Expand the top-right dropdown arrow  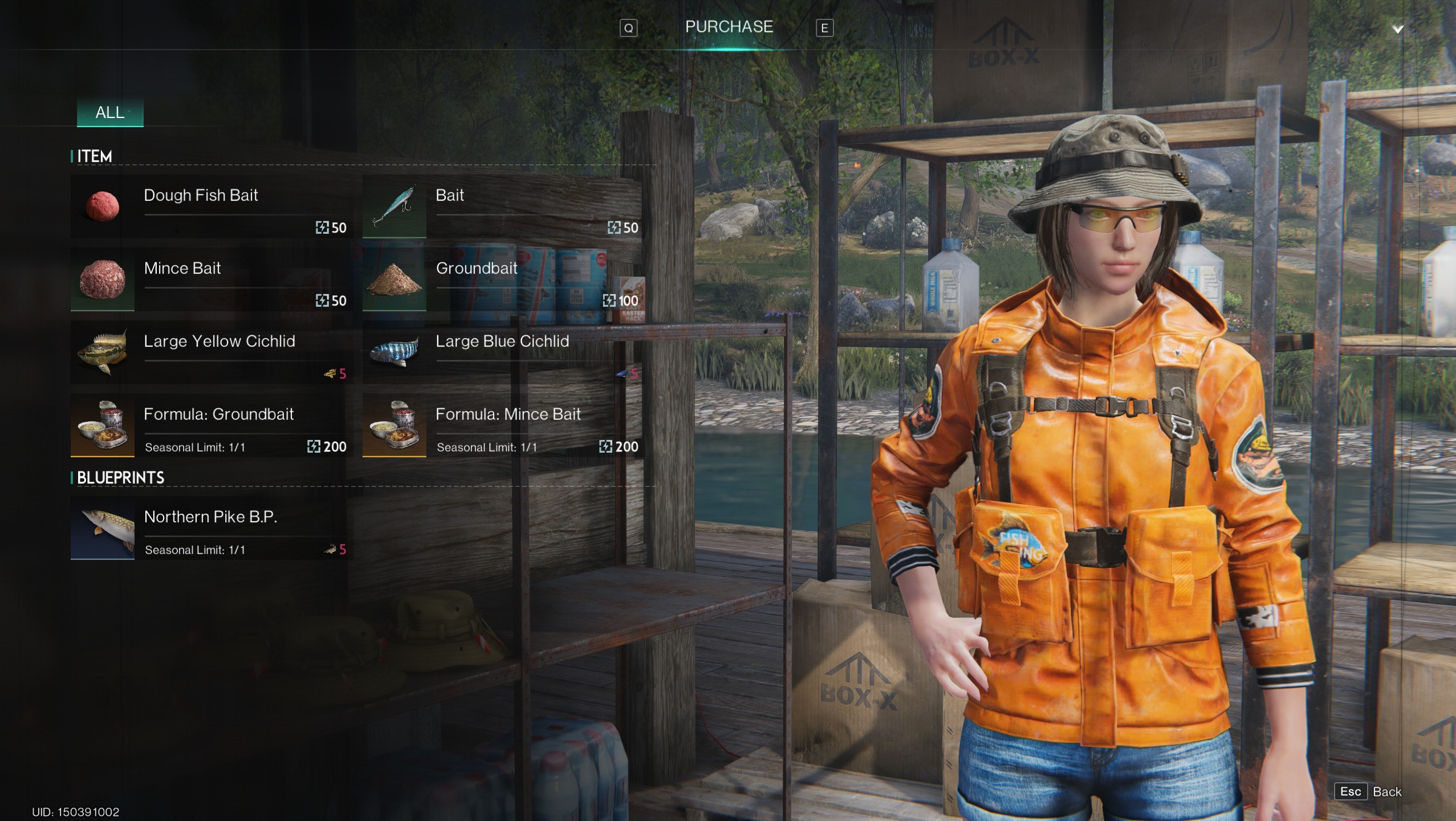pos(1397,29)
